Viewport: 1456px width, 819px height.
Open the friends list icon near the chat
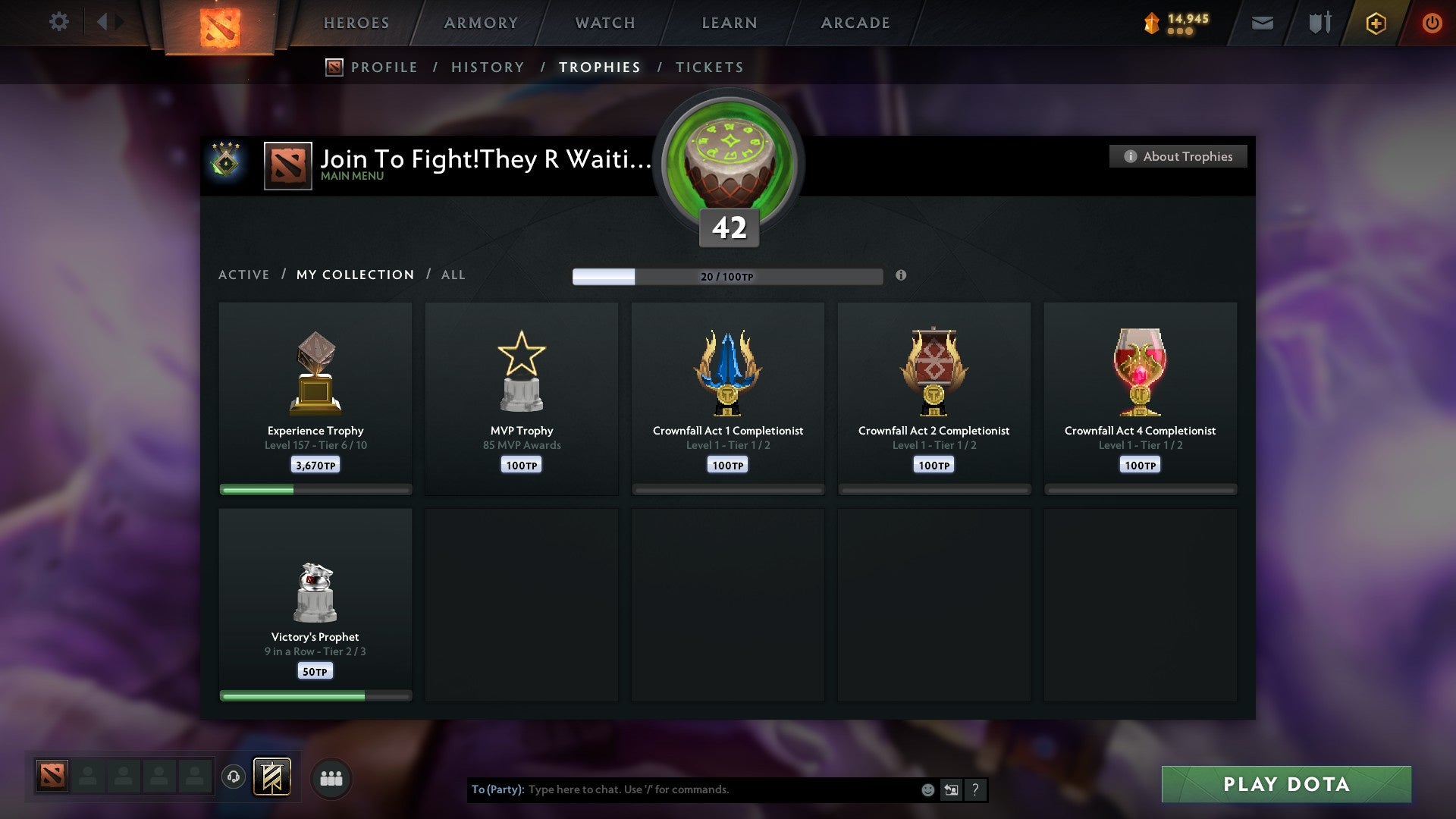(331, 777)
